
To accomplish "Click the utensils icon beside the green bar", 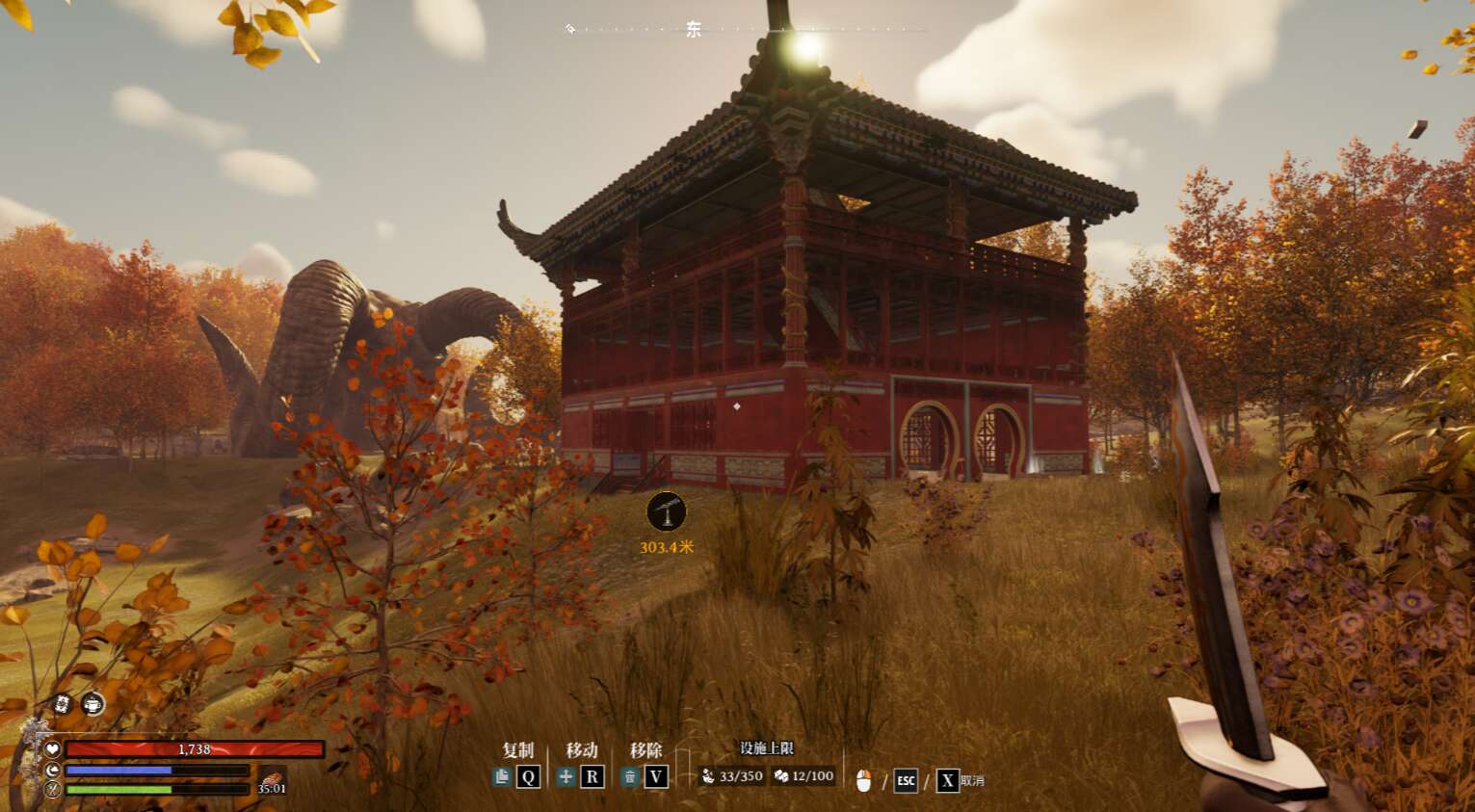I will [x=53, y=789].
